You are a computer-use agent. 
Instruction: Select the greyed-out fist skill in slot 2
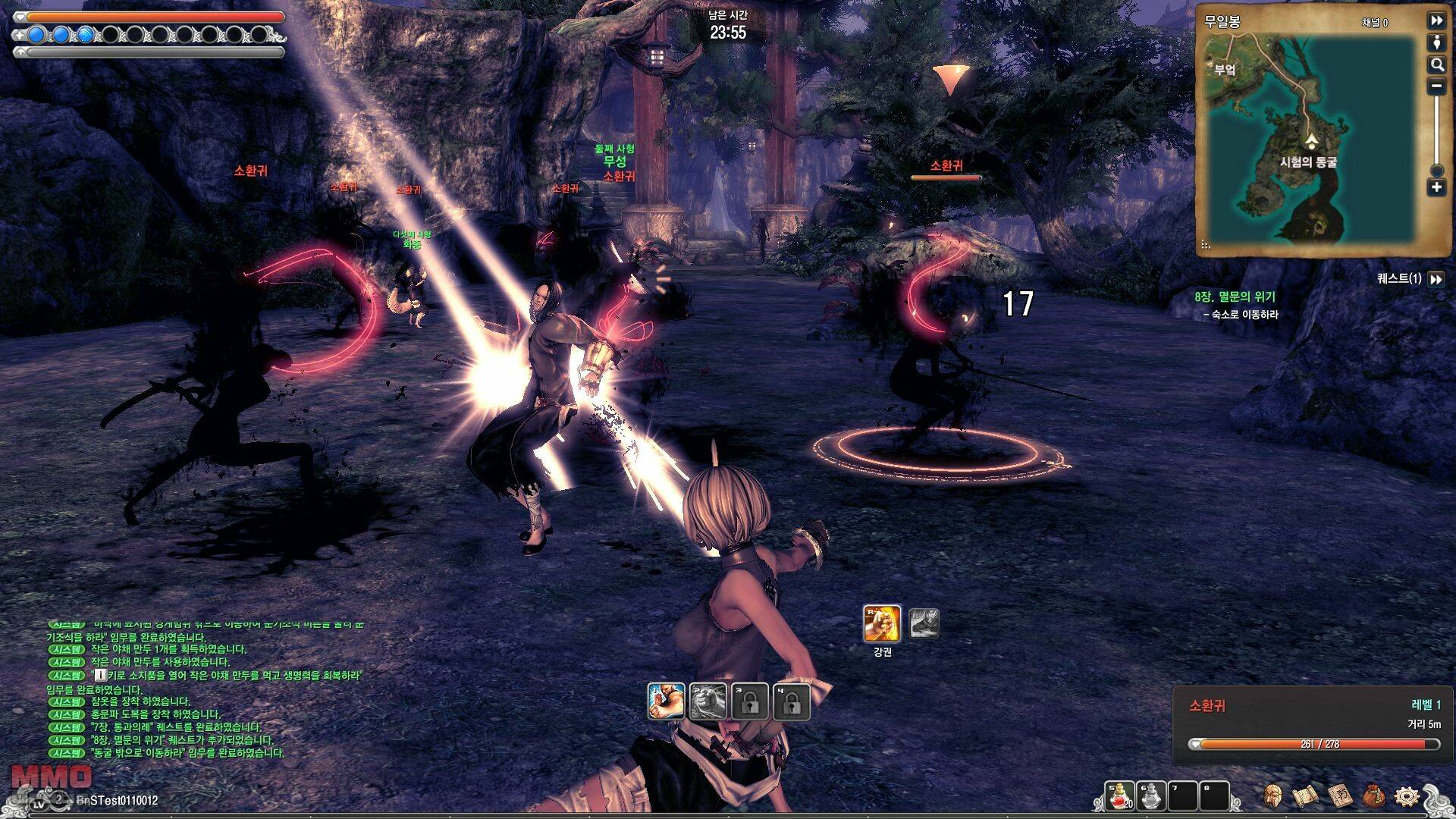(708, 701)
